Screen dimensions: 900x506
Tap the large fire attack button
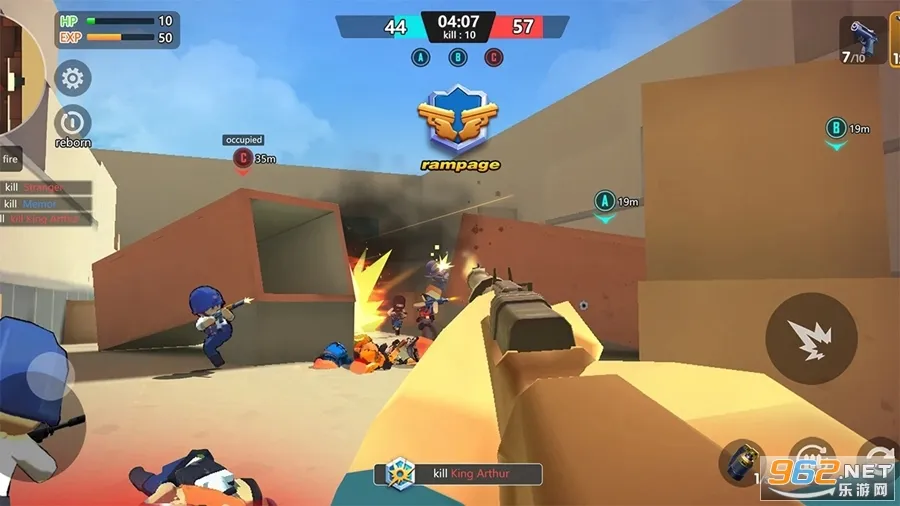pos(811,338)
